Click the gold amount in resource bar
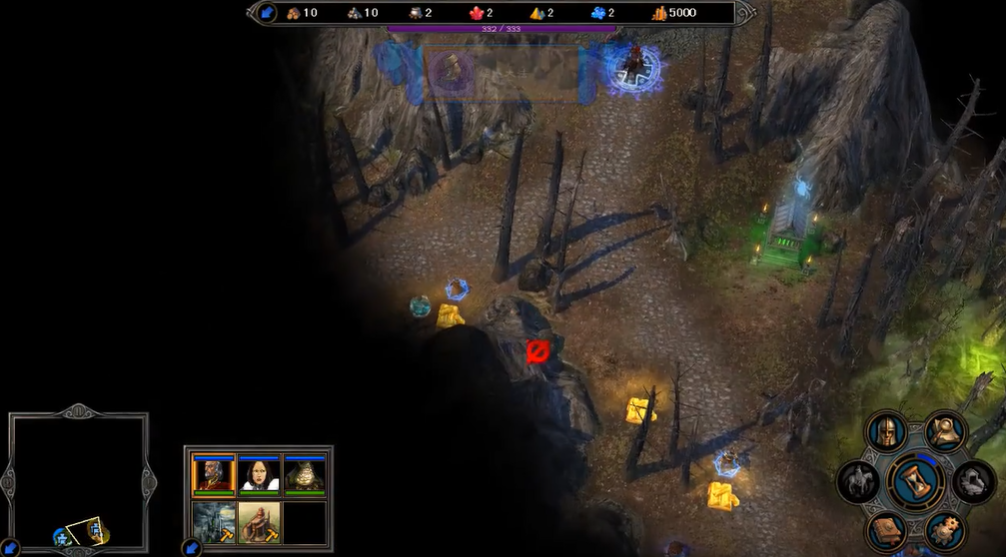The width and height of the screenshot is (1006, 557). [682, 13]
